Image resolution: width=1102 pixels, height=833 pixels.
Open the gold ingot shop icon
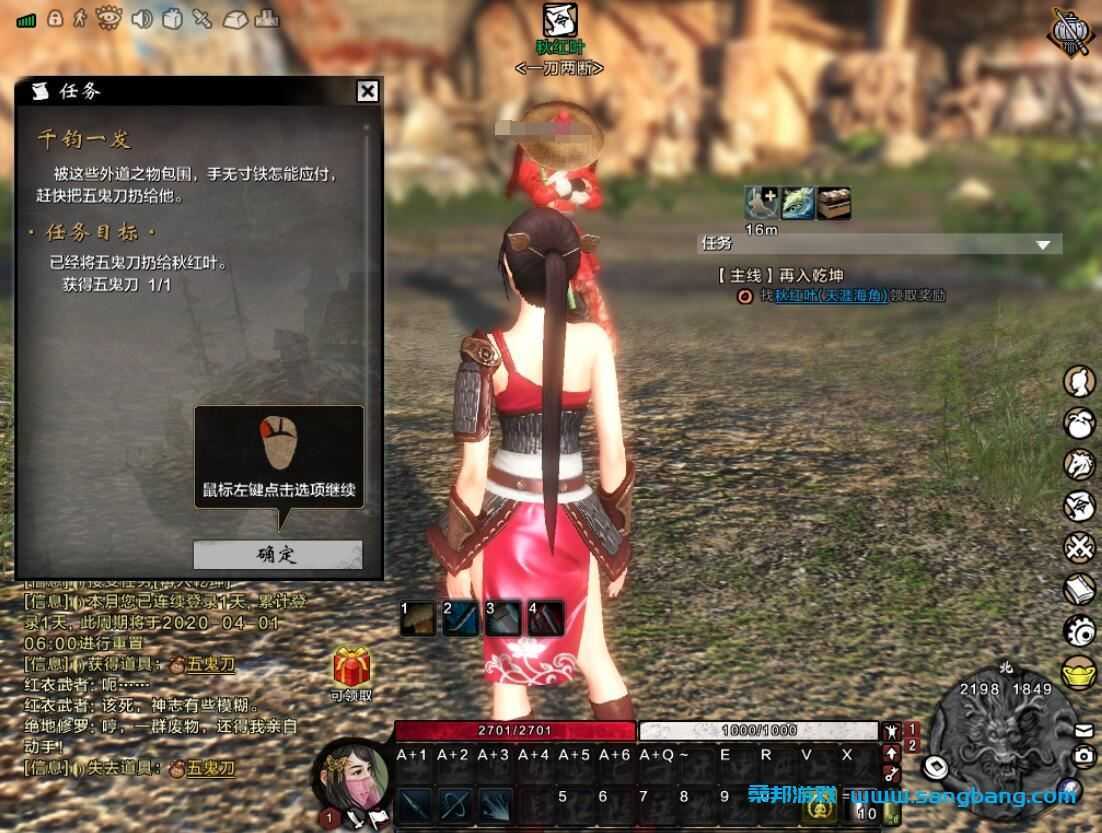[x=1079, y=673]
